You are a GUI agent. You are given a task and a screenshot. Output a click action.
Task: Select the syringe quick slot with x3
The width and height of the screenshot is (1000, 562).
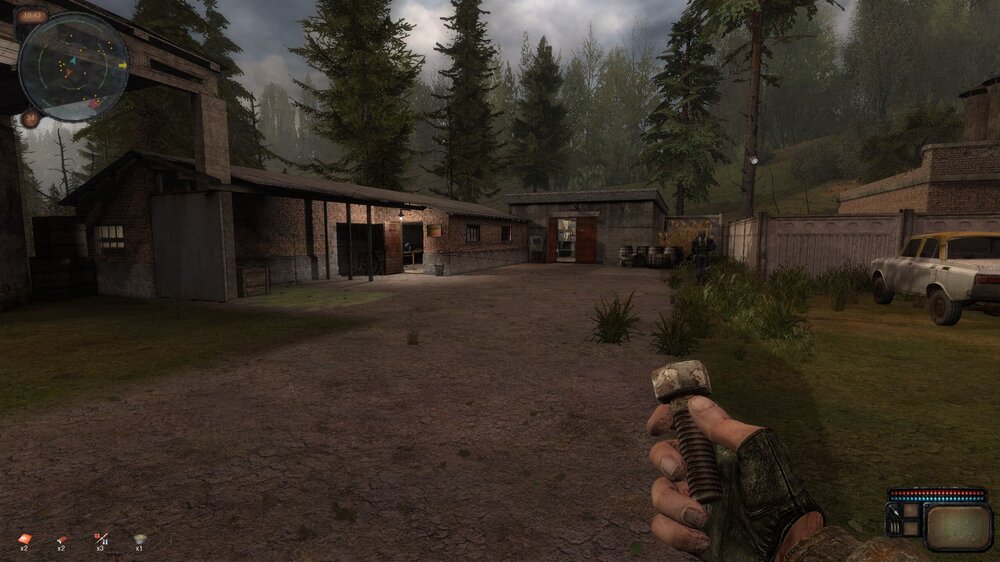(x=100, y=538)
